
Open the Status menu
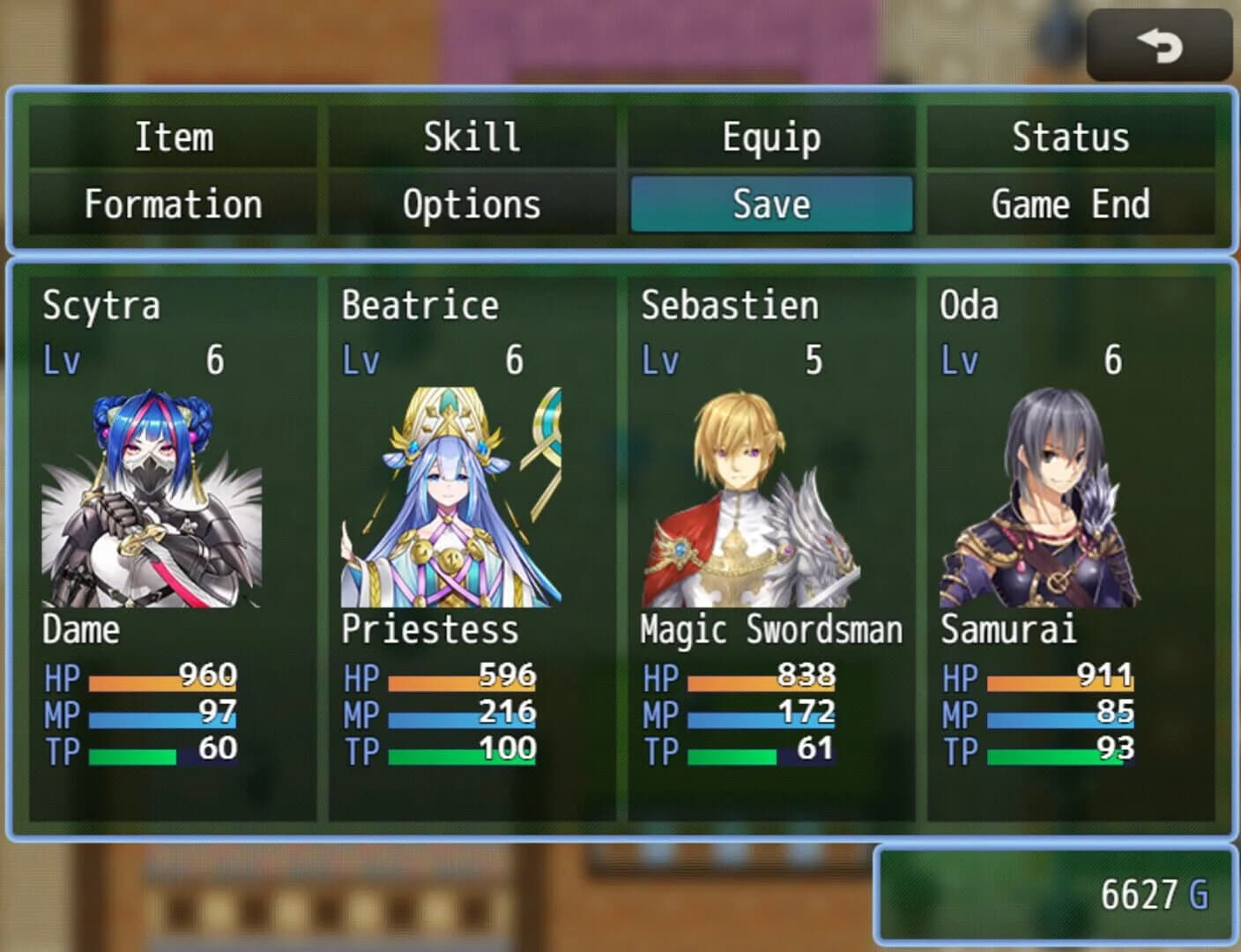pos(1071,137)
